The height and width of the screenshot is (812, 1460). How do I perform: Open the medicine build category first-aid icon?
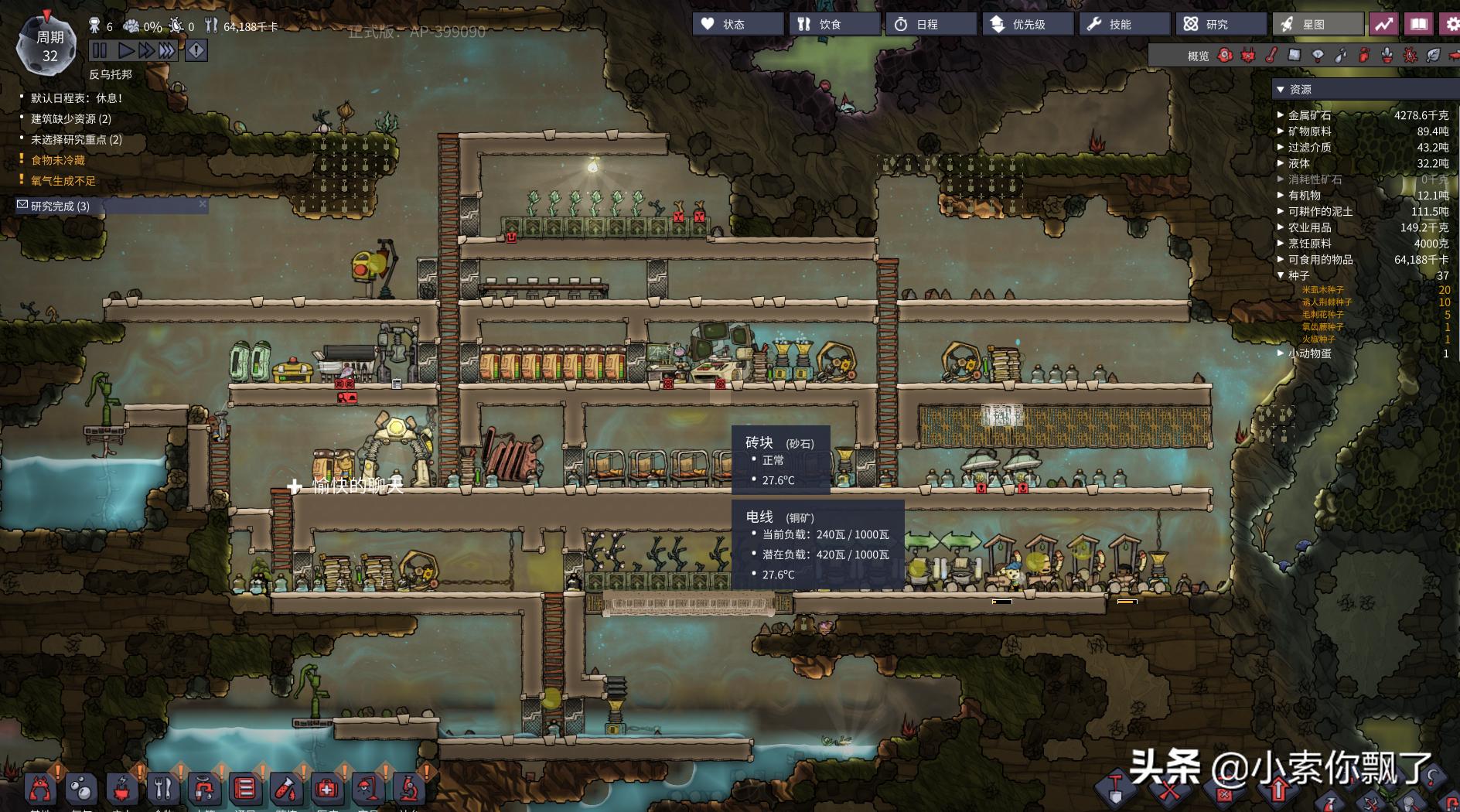coord(326,789)
